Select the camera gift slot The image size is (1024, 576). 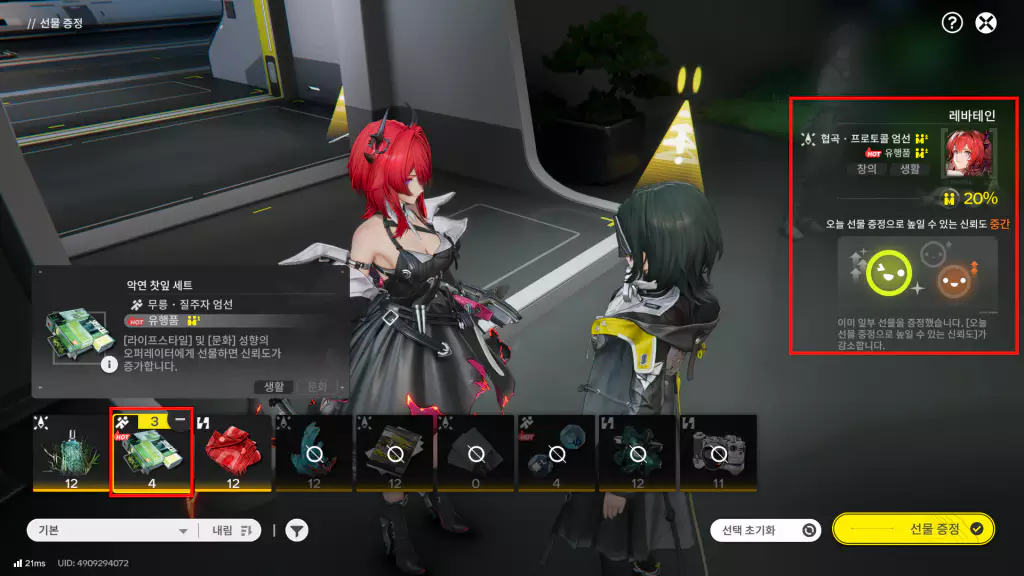point(717,455)
